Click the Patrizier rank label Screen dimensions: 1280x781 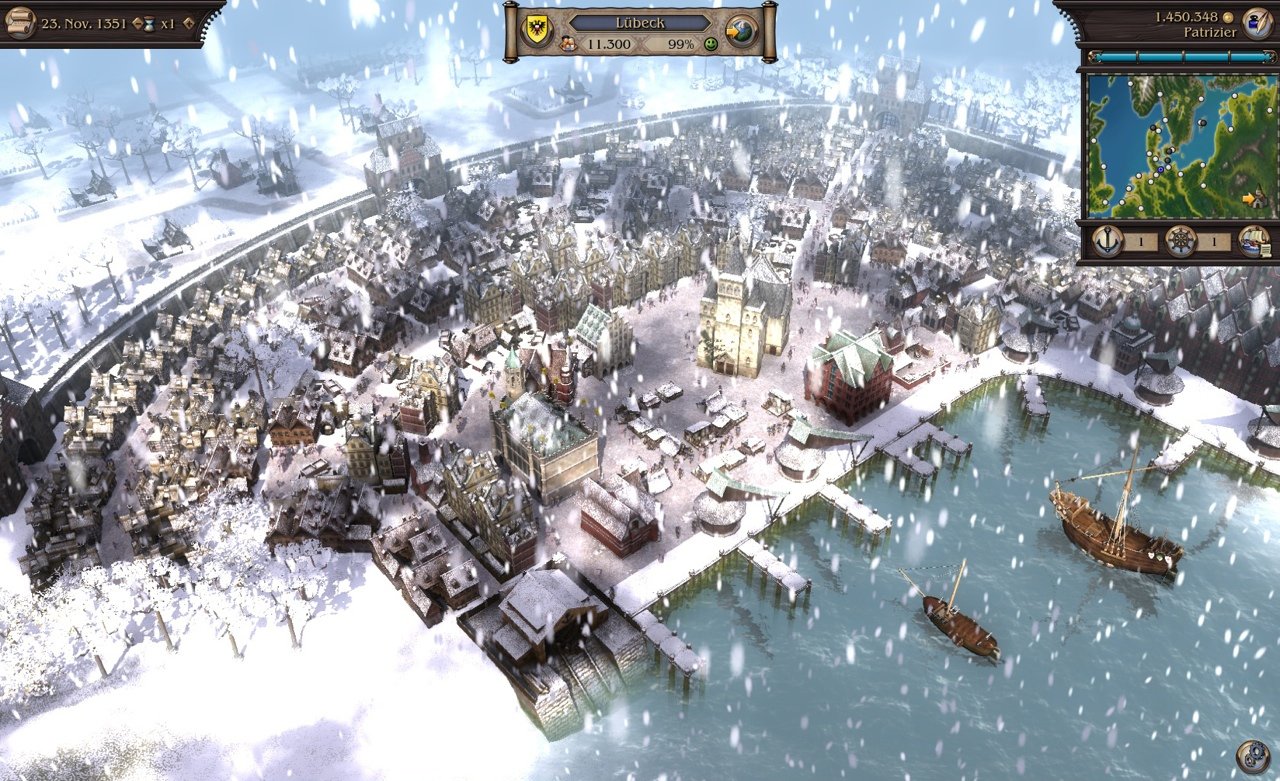1211,32
